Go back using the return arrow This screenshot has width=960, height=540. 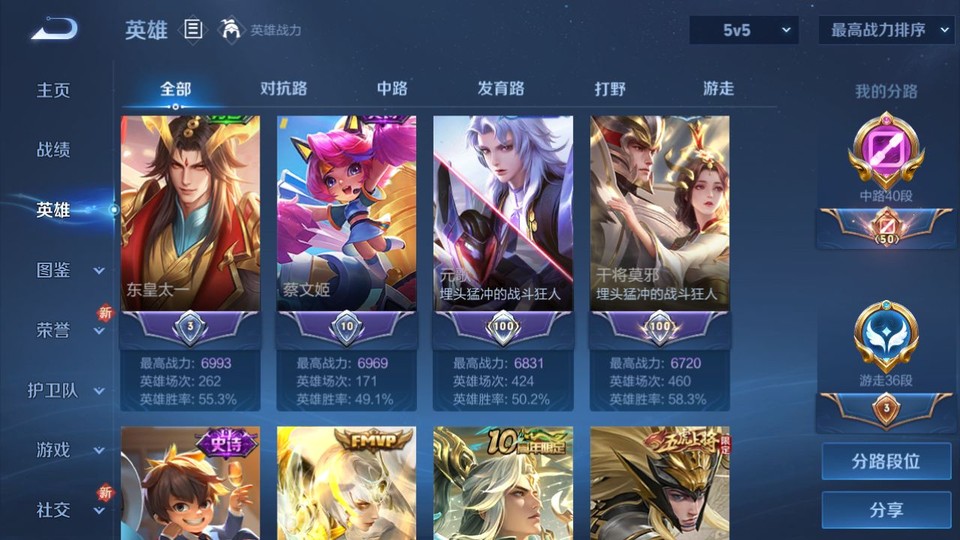pos(54,30)
